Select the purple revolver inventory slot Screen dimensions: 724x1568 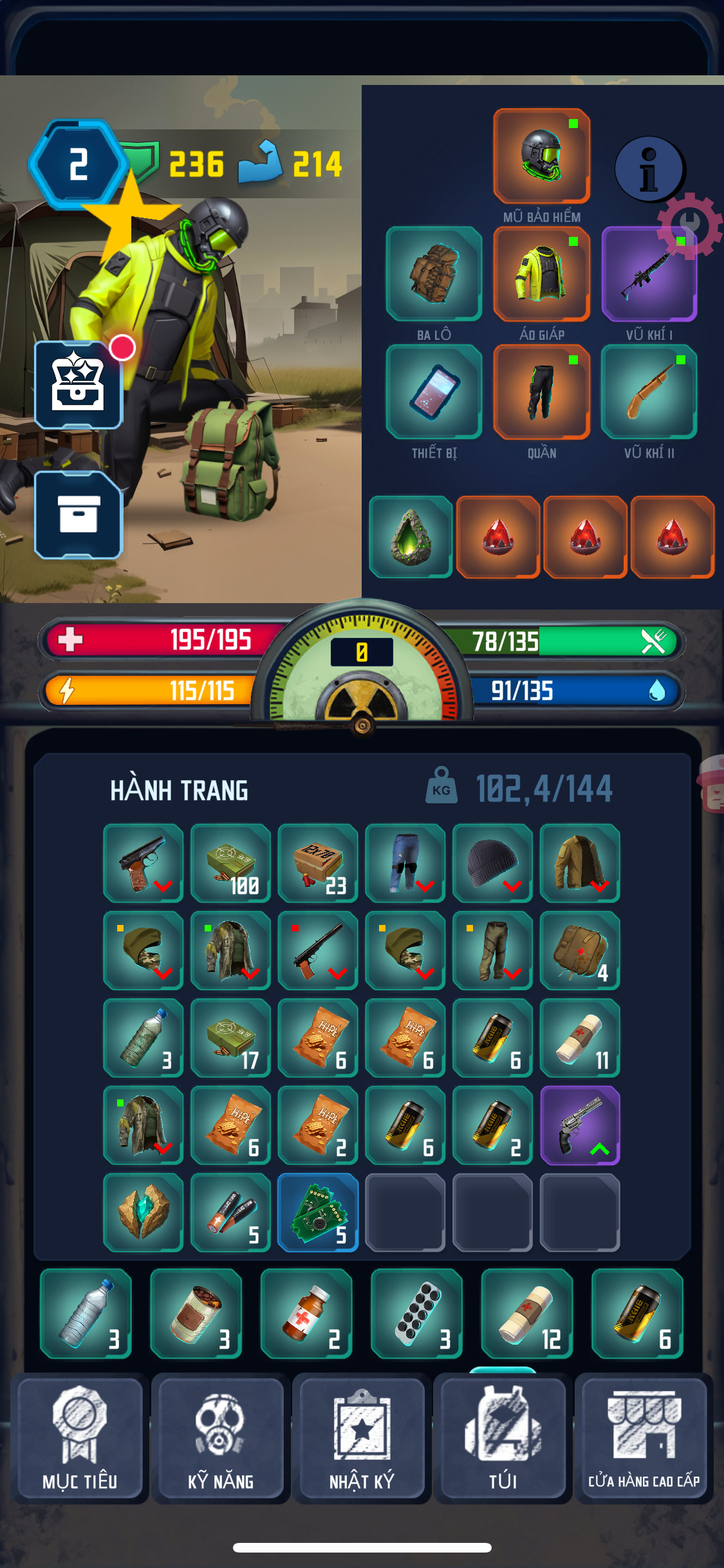(580, 1125)
